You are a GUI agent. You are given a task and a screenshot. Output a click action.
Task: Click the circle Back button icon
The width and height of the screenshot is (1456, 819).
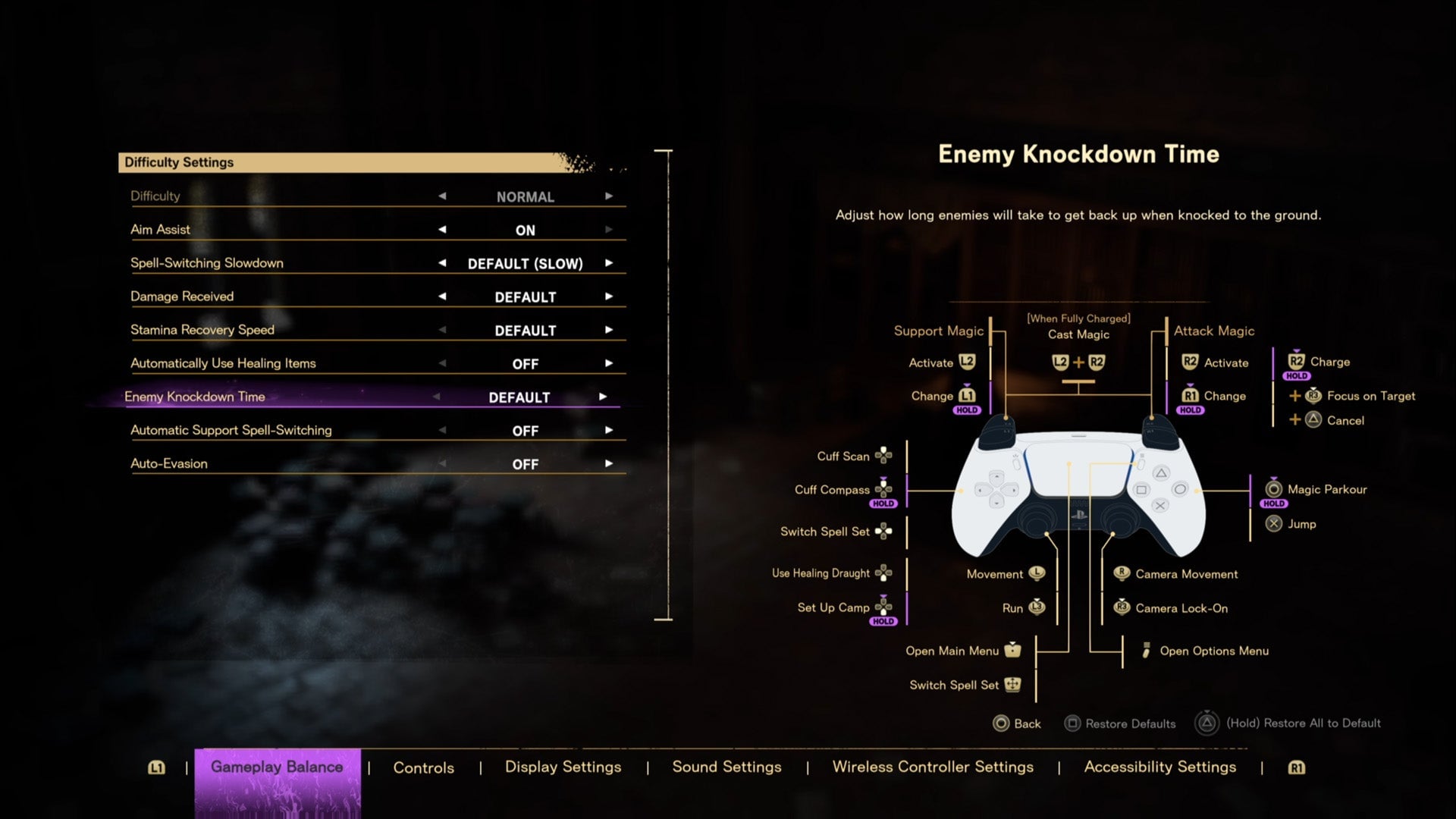coord(1001,723)
